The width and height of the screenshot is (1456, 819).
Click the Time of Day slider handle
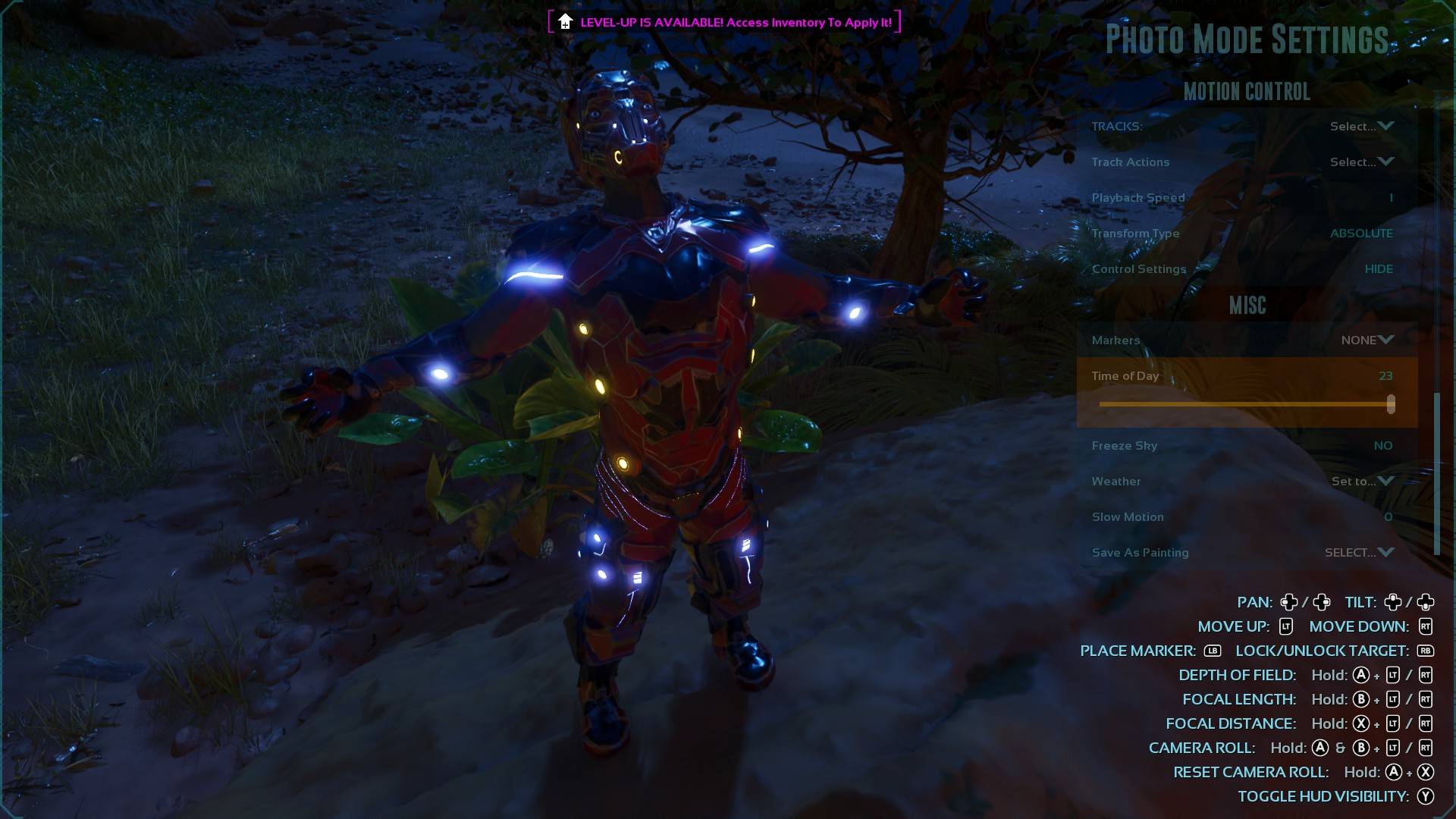[x=1391, y=404]
